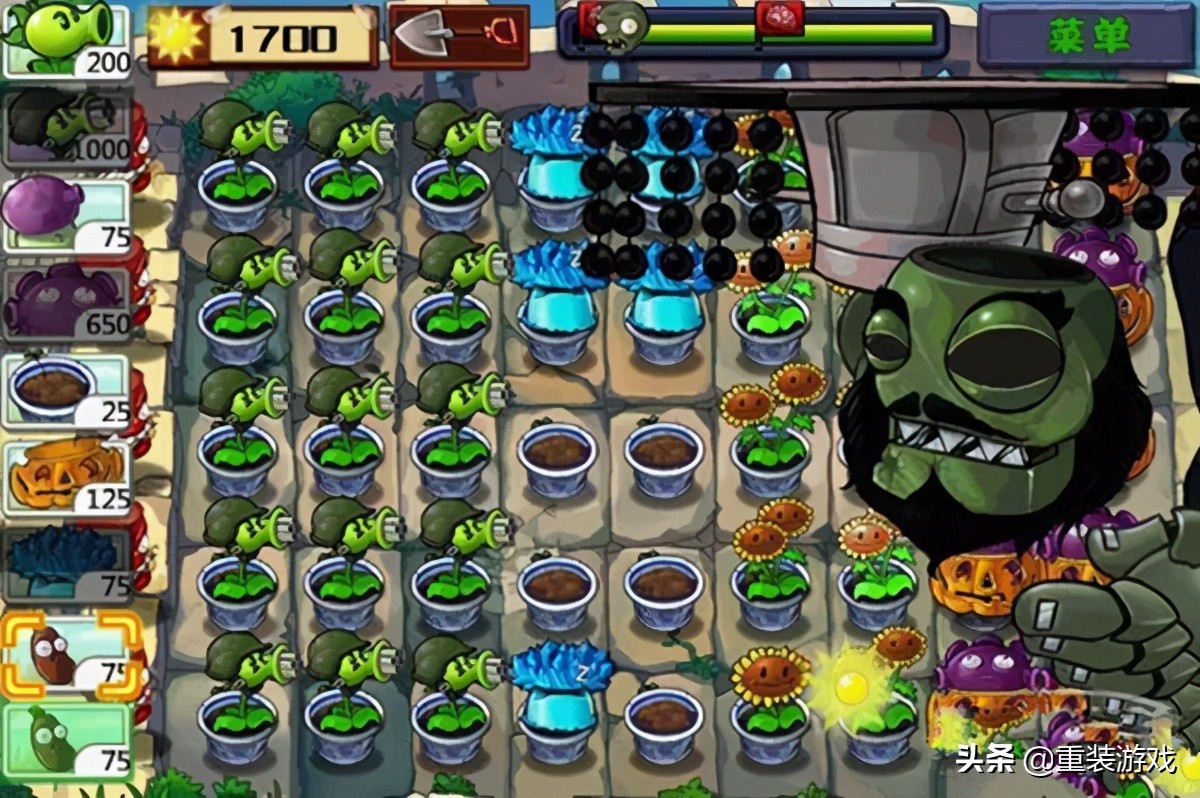1200x798 pixels.
Task: Pick up the shovel tool
Action: 459,37
